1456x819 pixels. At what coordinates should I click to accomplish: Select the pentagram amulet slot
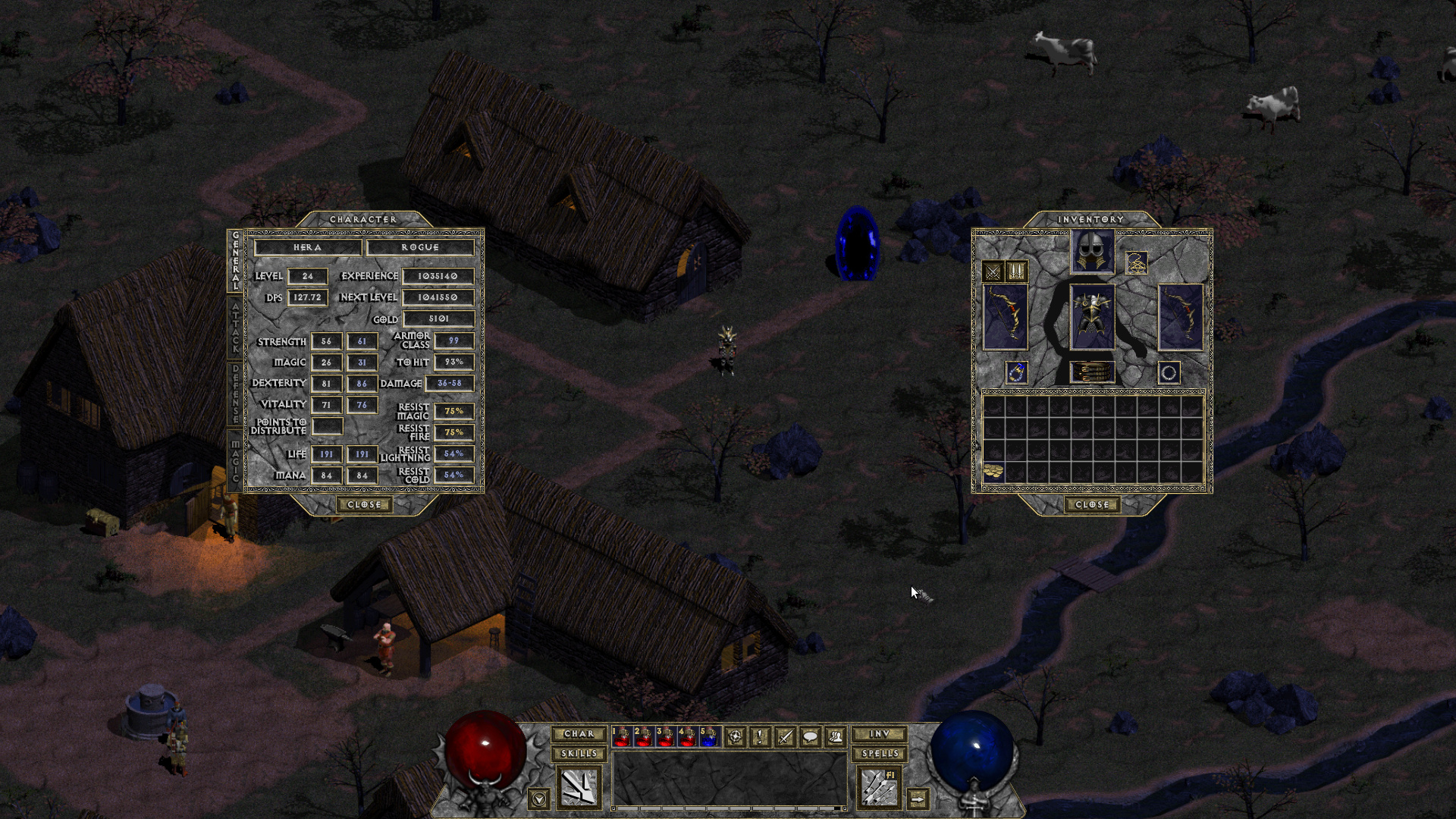pos(1136,263)
